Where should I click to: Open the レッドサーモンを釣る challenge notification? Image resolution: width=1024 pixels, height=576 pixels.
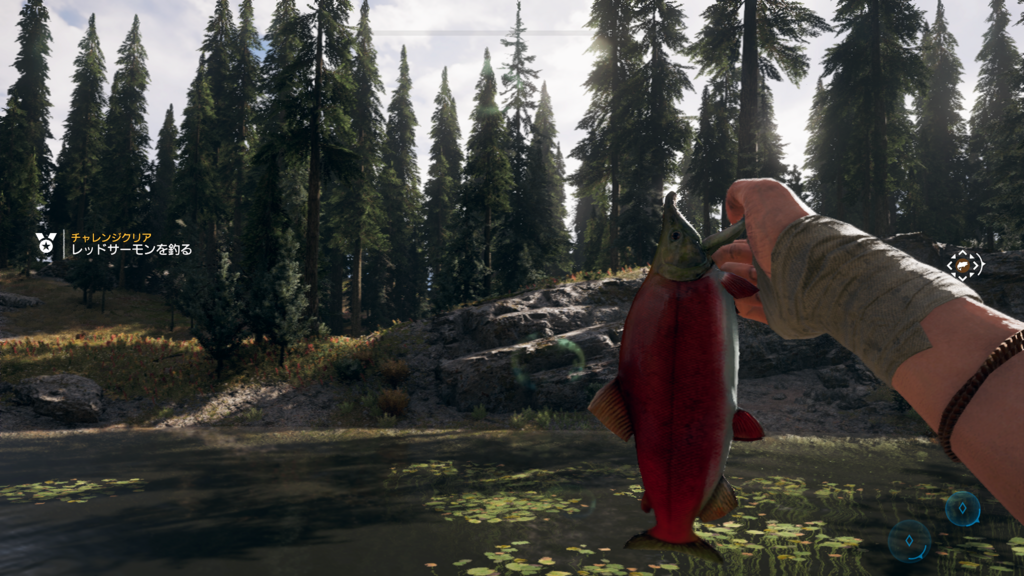pos(130,249)
